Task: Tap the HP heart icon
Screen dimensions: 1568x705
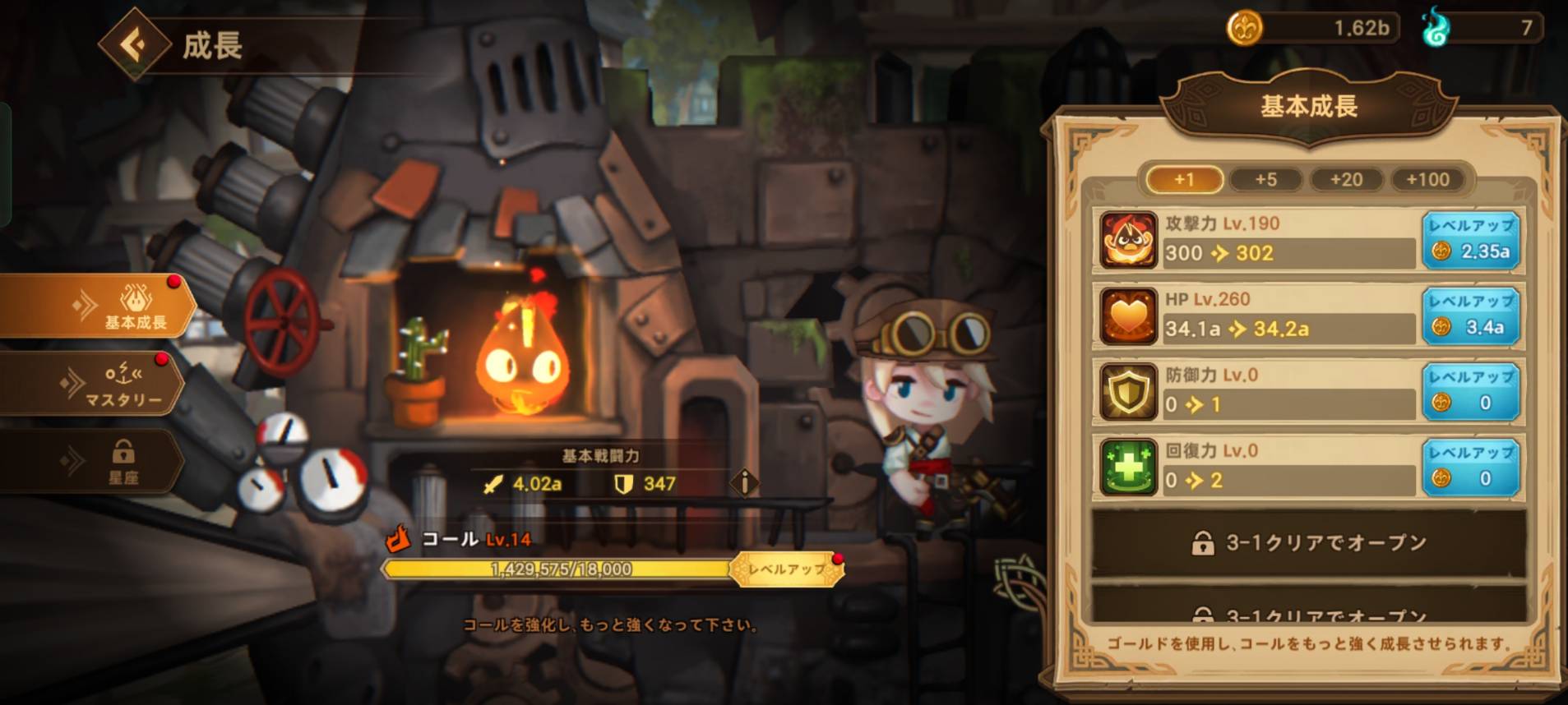Action: tap(1128, 316)
